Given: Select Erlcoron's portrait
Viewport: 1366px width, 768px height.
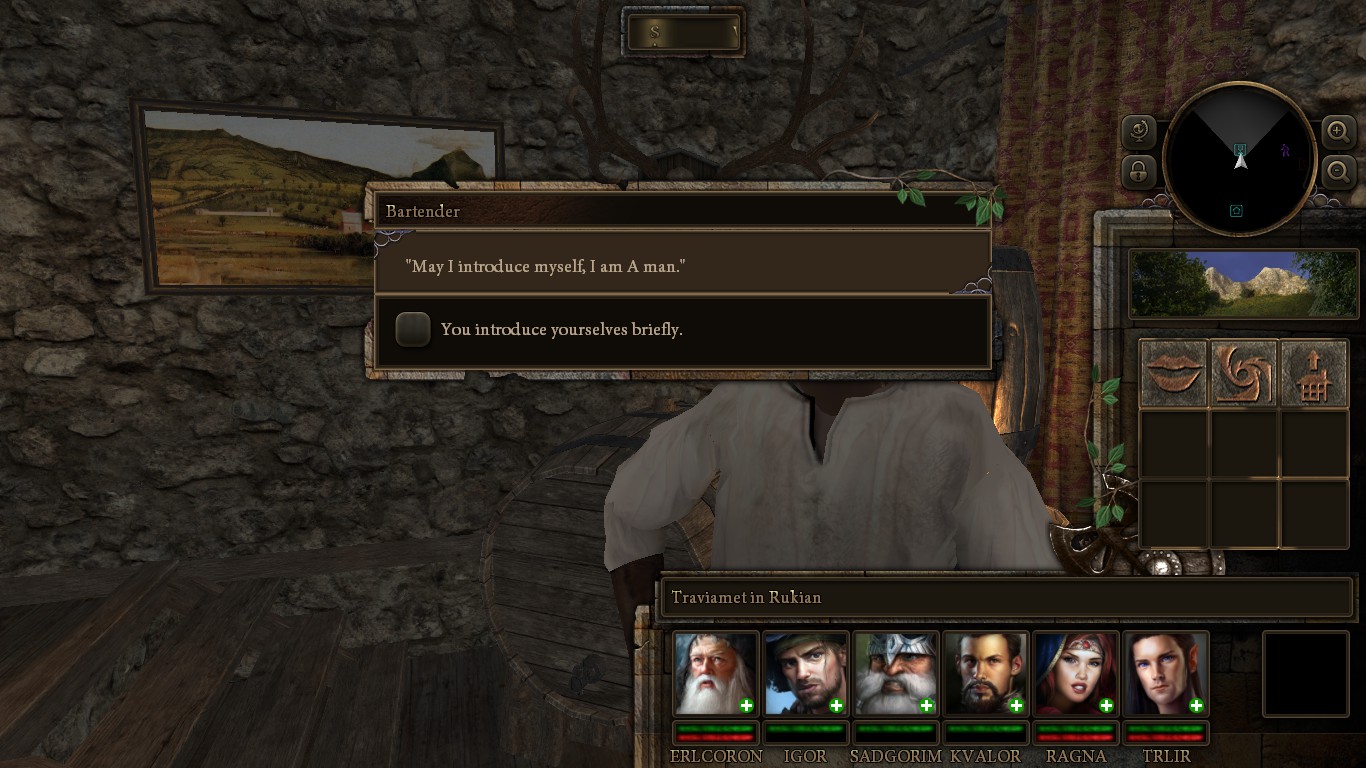Looking at the screenshot, I should 714,672.
